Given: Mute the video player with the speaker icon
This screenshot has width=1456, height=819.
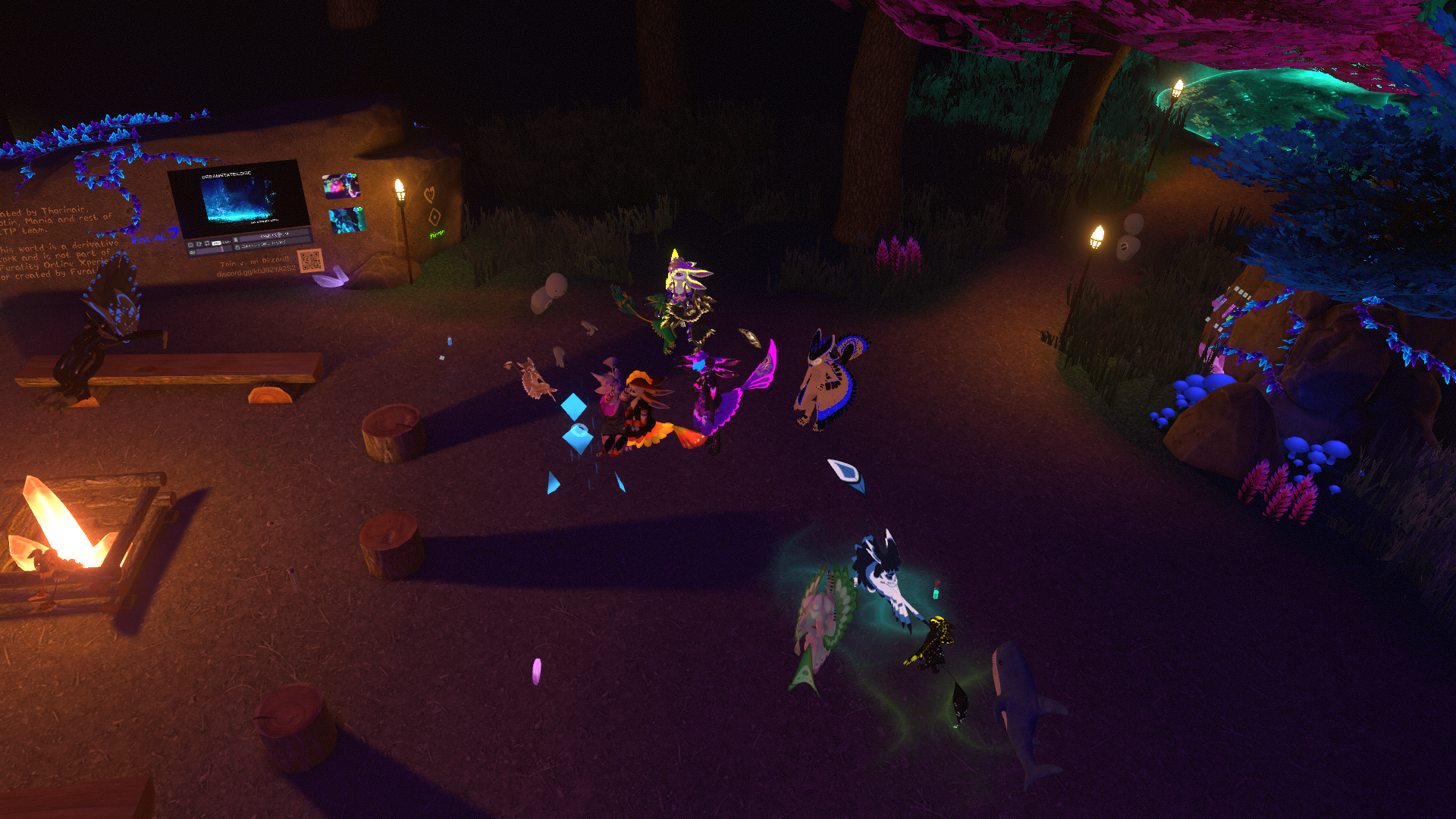Looking at the screenshot, I should click(x=192, y=253).
